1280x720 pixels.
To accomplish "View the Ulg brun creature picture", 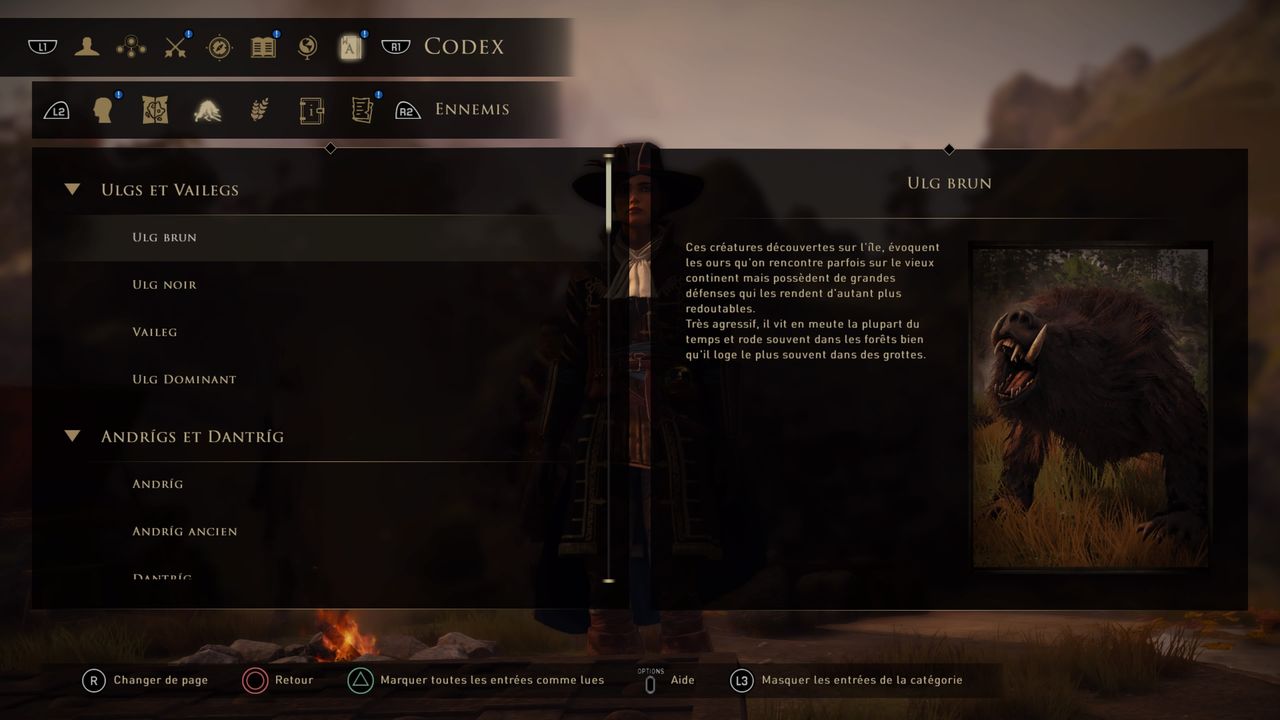I will point(1090,407).
